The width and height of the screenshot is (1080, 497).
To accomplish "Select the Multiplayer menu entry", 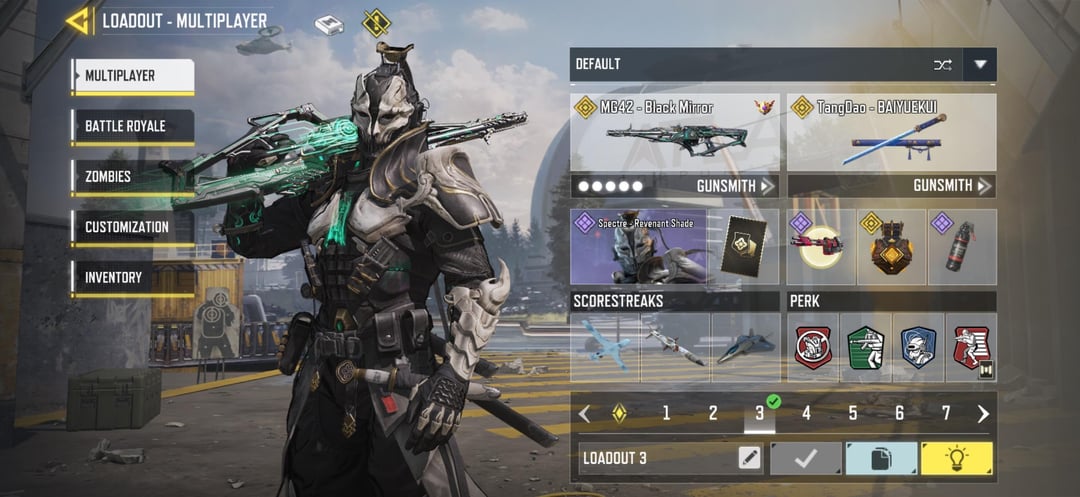I will (132, 76).
